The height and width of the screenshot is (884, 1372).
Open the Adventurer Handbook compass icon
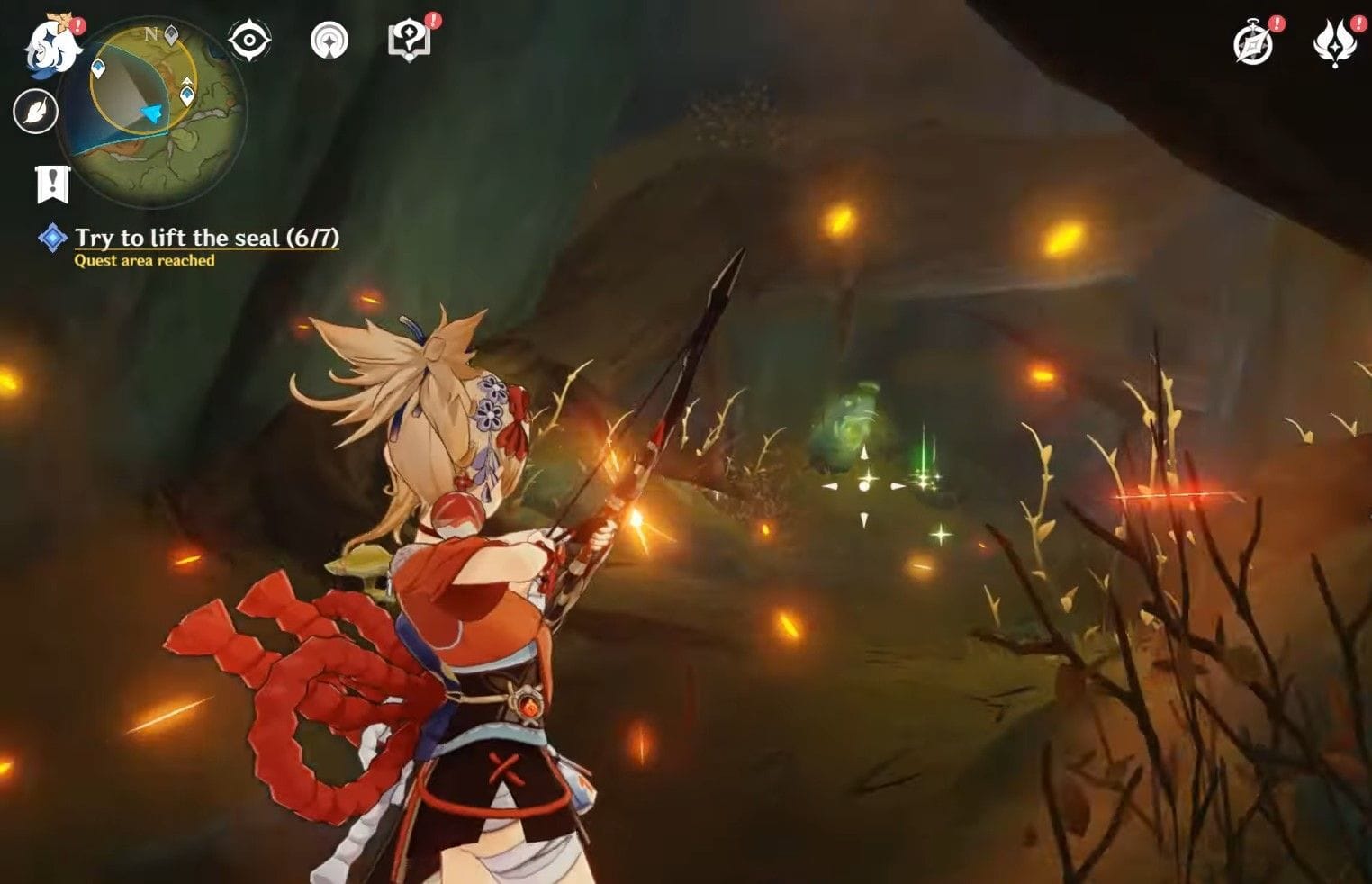(1253, 43)
